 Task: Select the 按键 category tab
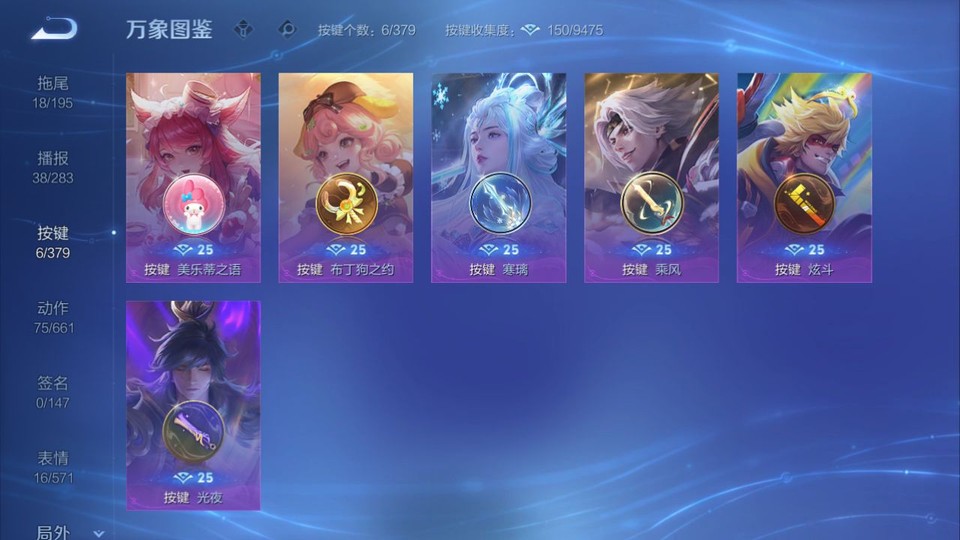click(x=53, y=242)
